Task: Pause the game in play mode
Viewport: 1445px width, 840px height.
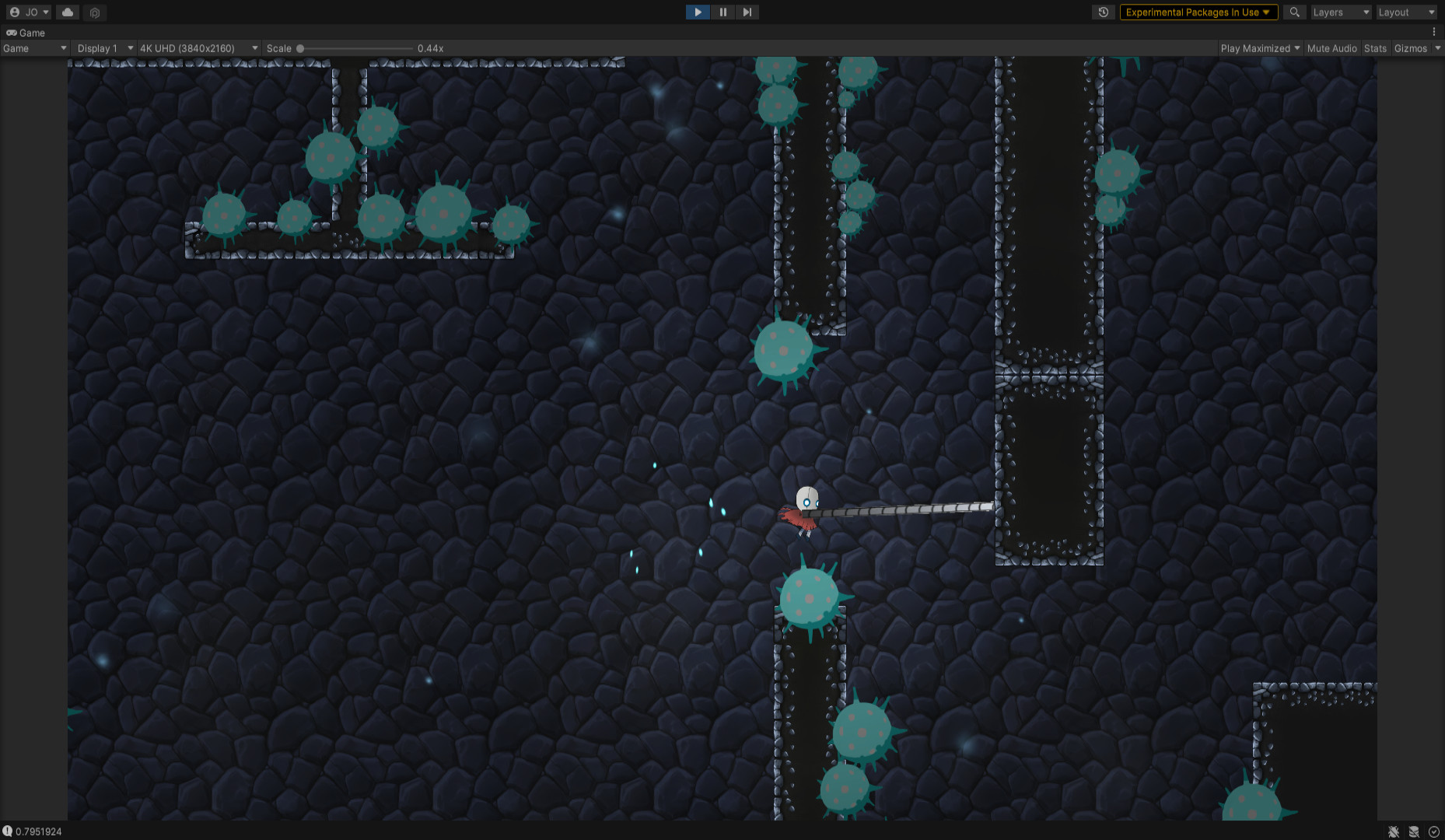Action: click(x=722, y=12)
